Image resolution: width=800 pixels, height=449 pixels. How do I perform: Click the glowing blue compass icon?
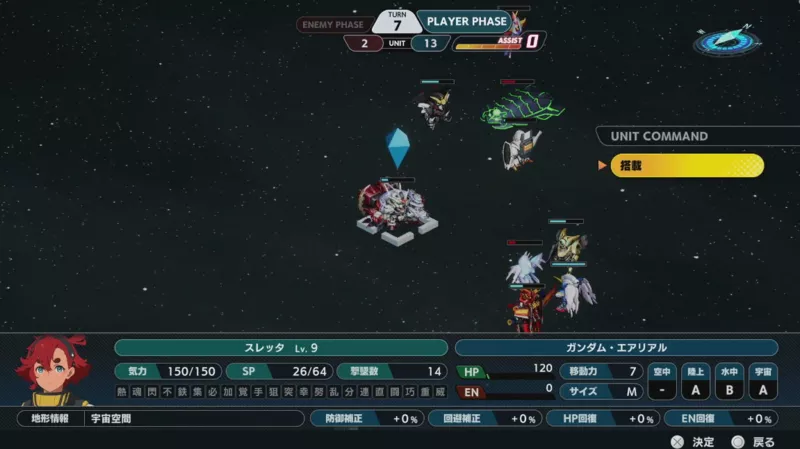726,40
